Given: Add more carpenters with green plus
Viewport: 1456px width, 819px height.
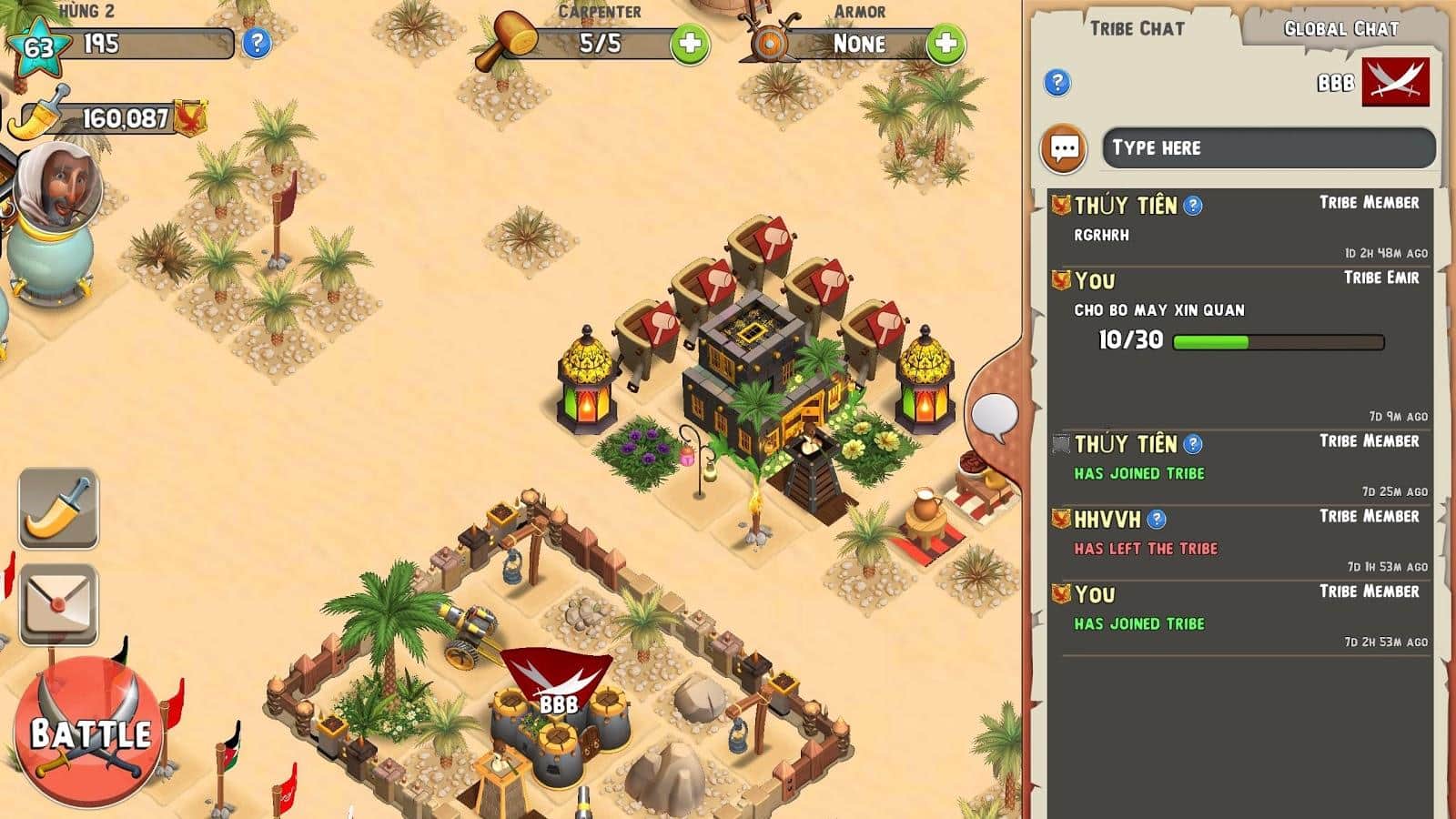Looking at the screenshot, I should pos(690,44).
